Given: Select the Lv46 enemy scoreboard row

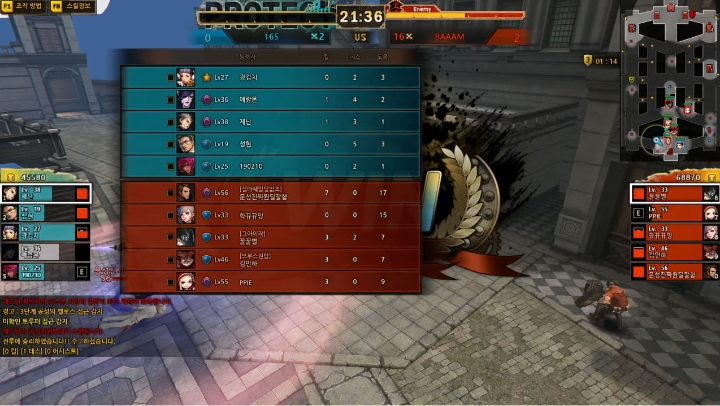Looking at the screenshot, I should click(x=270, y=259).
